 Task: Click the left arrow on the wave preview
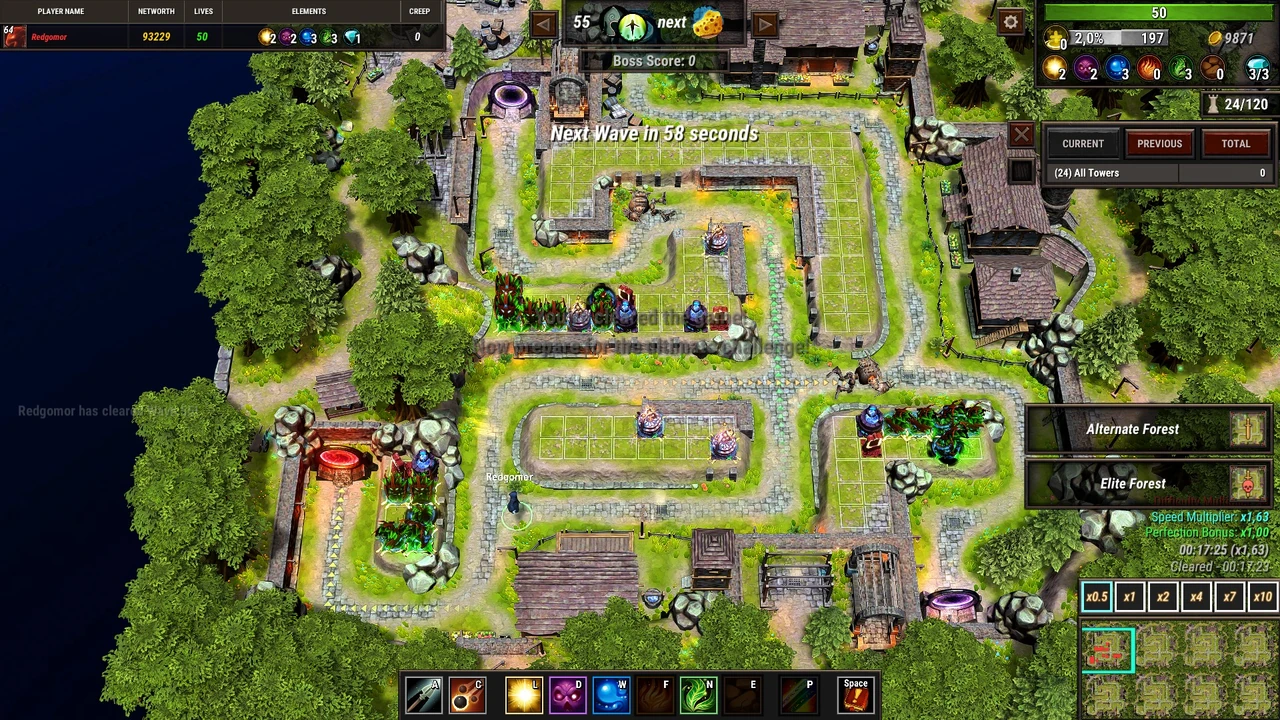pos(543,22)
